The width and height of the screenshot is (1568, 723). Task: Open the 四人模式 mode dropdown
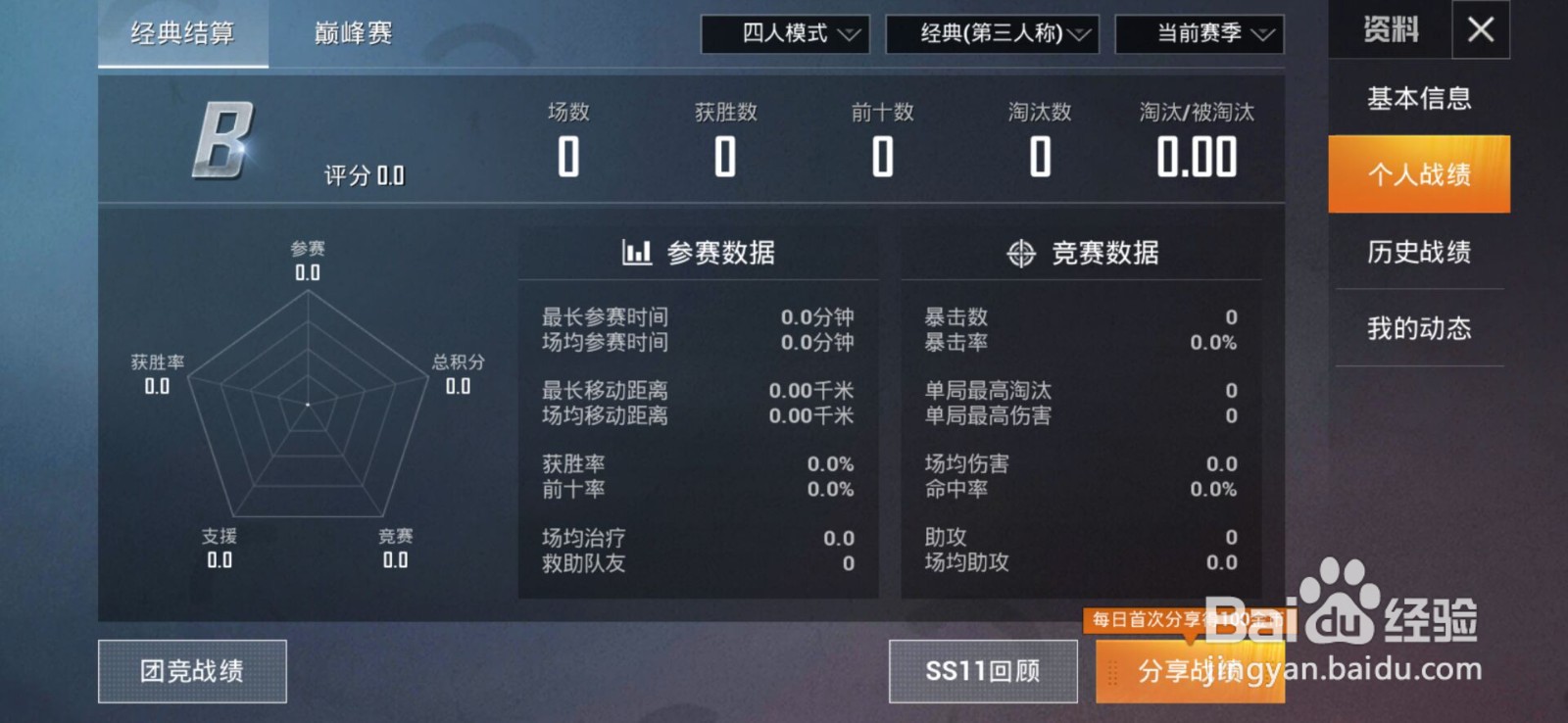point(782,33)
